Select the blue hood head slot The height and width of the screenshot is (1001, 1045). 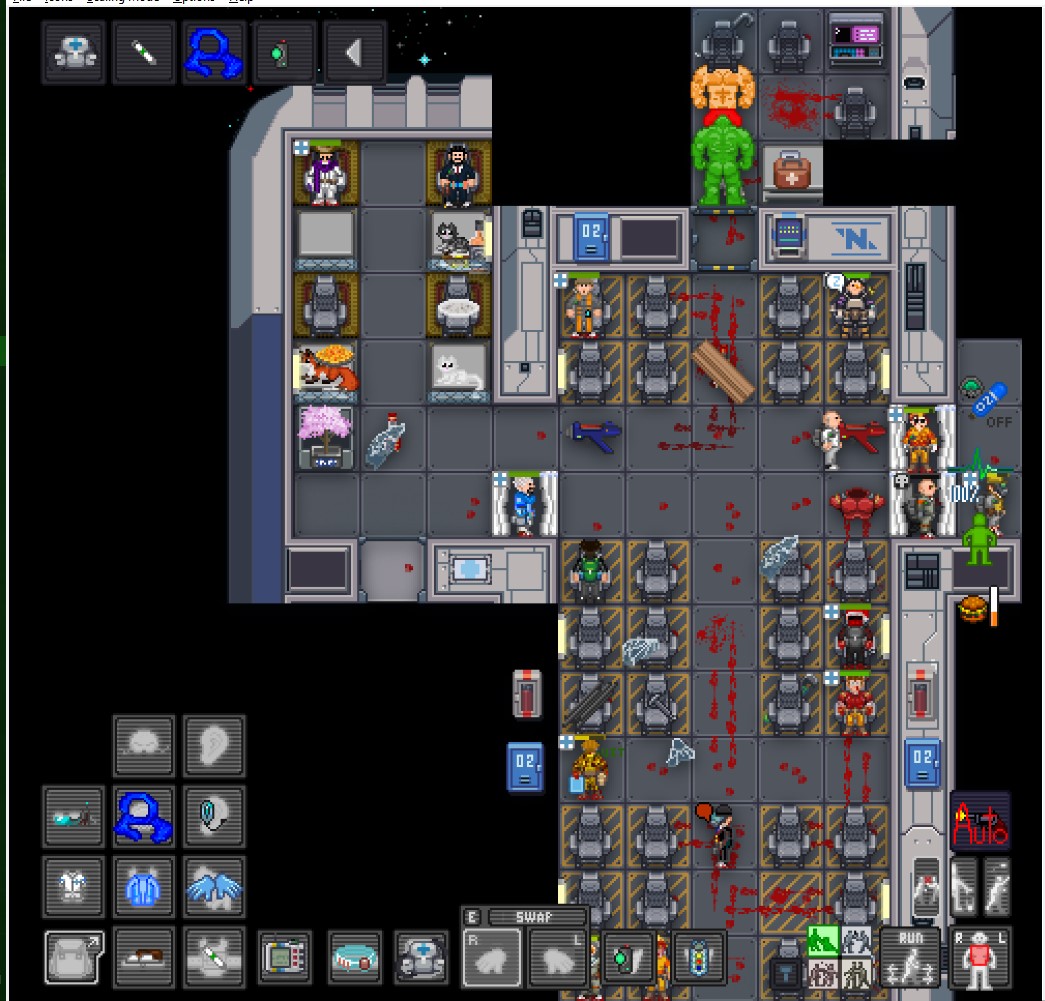coord(144,816)
